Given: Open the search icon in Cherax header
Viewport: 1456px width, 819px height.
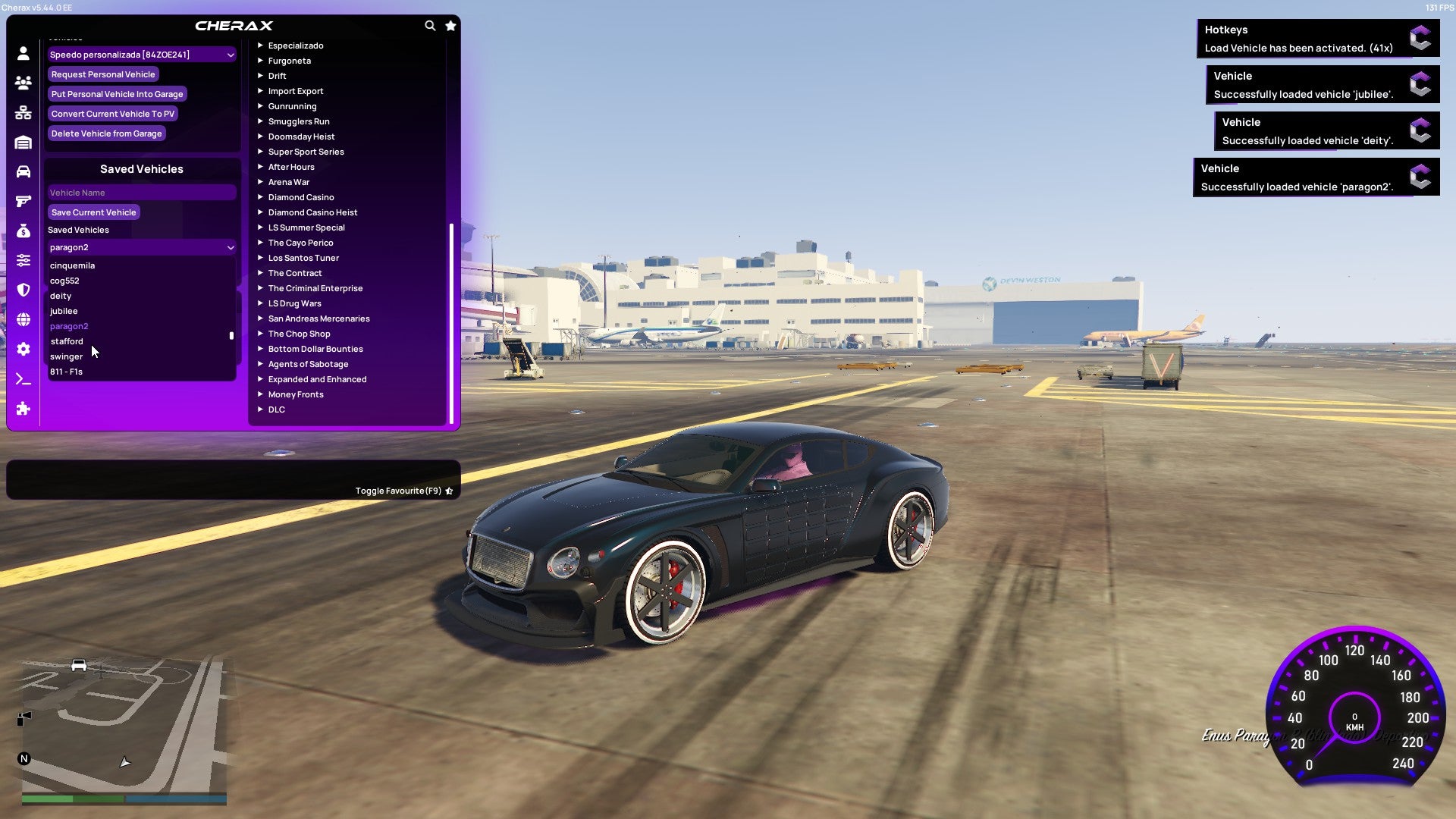Looking at the screenshot, I should click(430, 25).
